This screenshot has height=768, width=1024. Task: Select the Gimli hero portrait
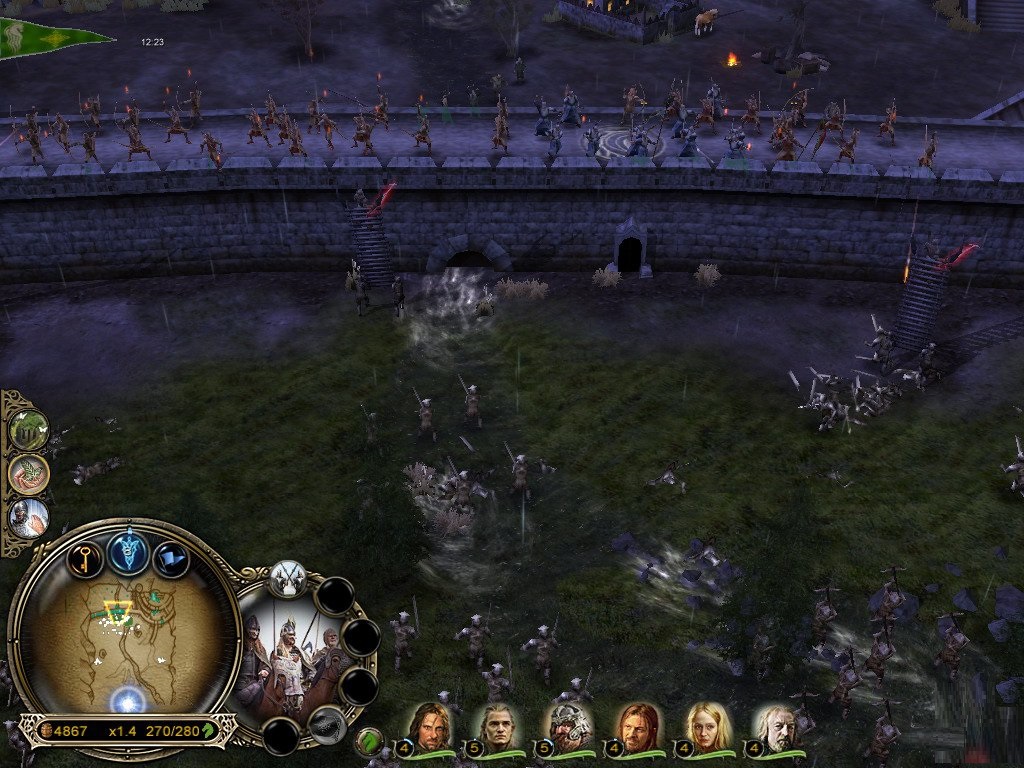coord(563,726)
